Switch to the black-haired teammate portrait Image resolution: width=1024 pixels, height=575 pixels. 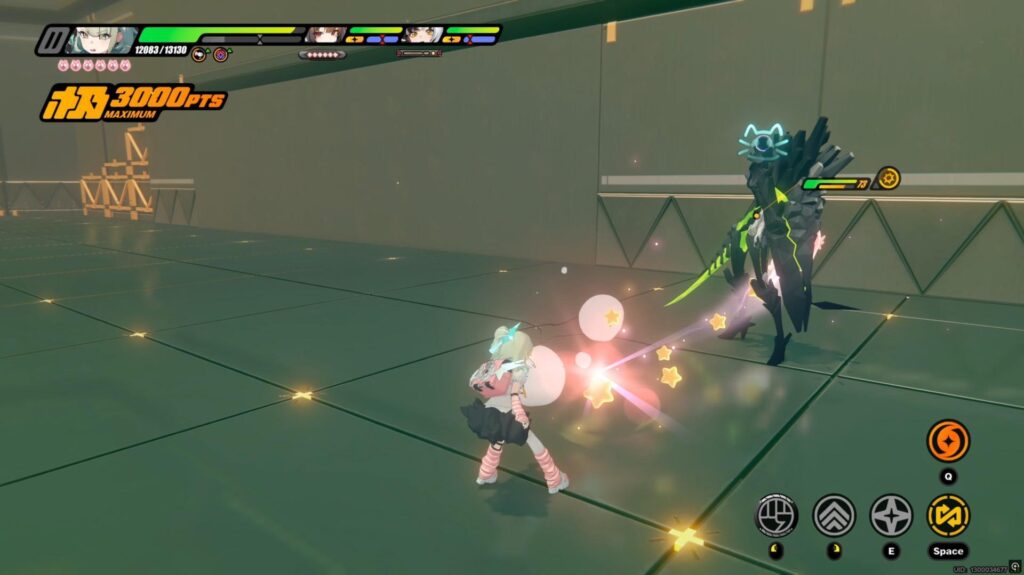pyautogui.click(x=423, y=36)
